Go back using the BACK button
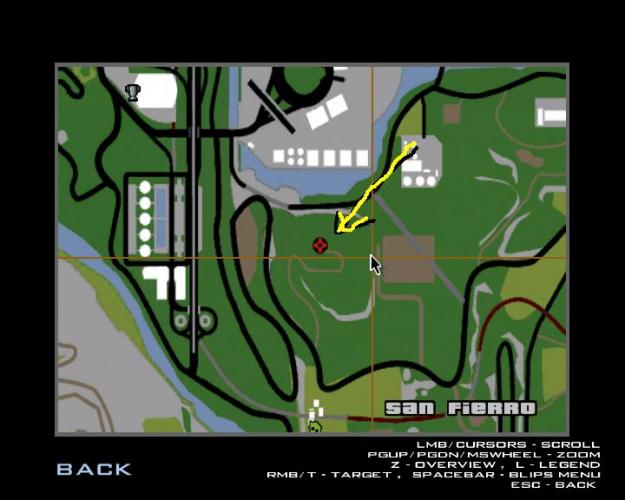This screenshot has height=500, width=625. [x=93, y=468]
